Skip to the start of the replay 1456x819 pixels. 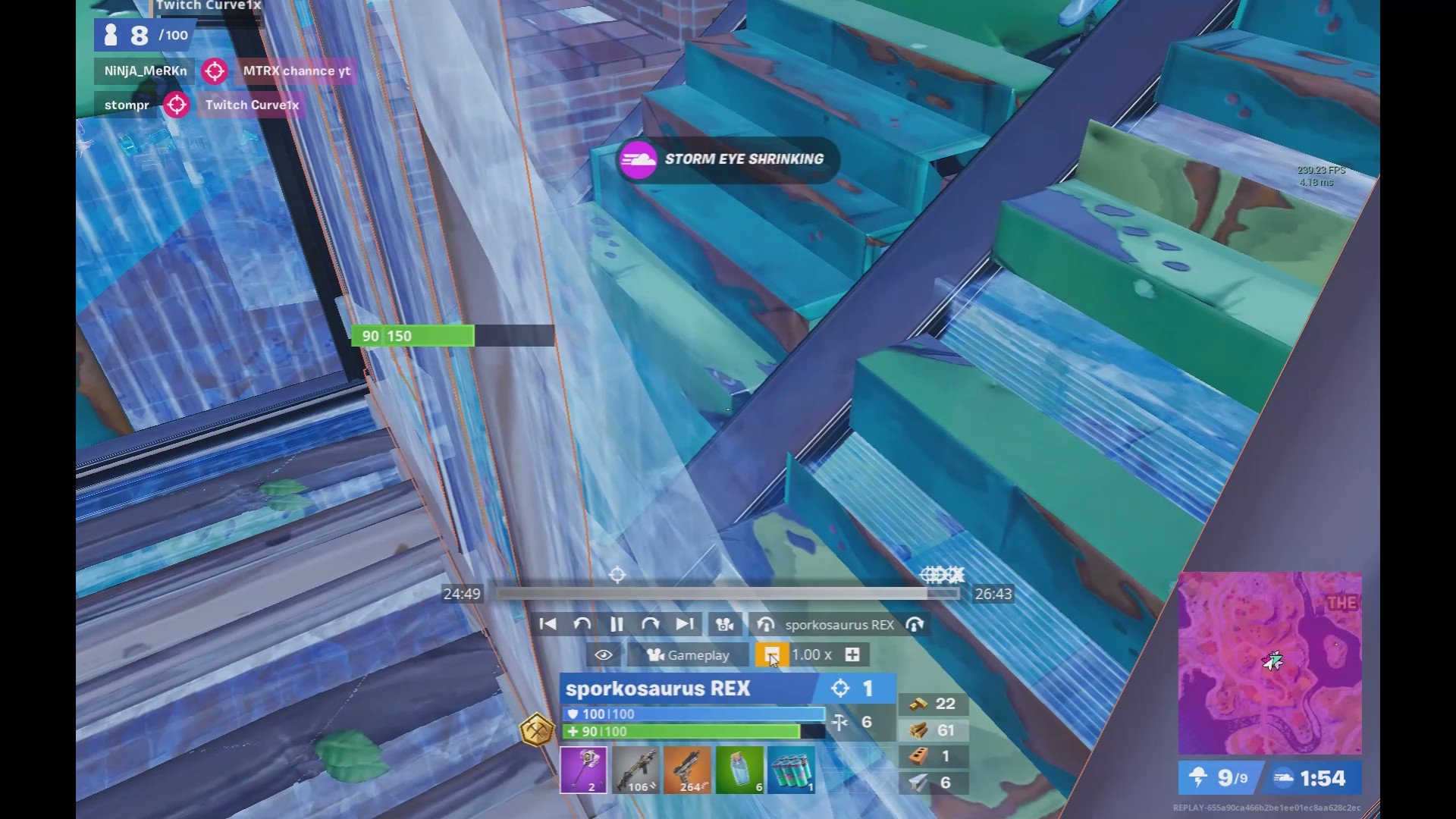(548, 624)
